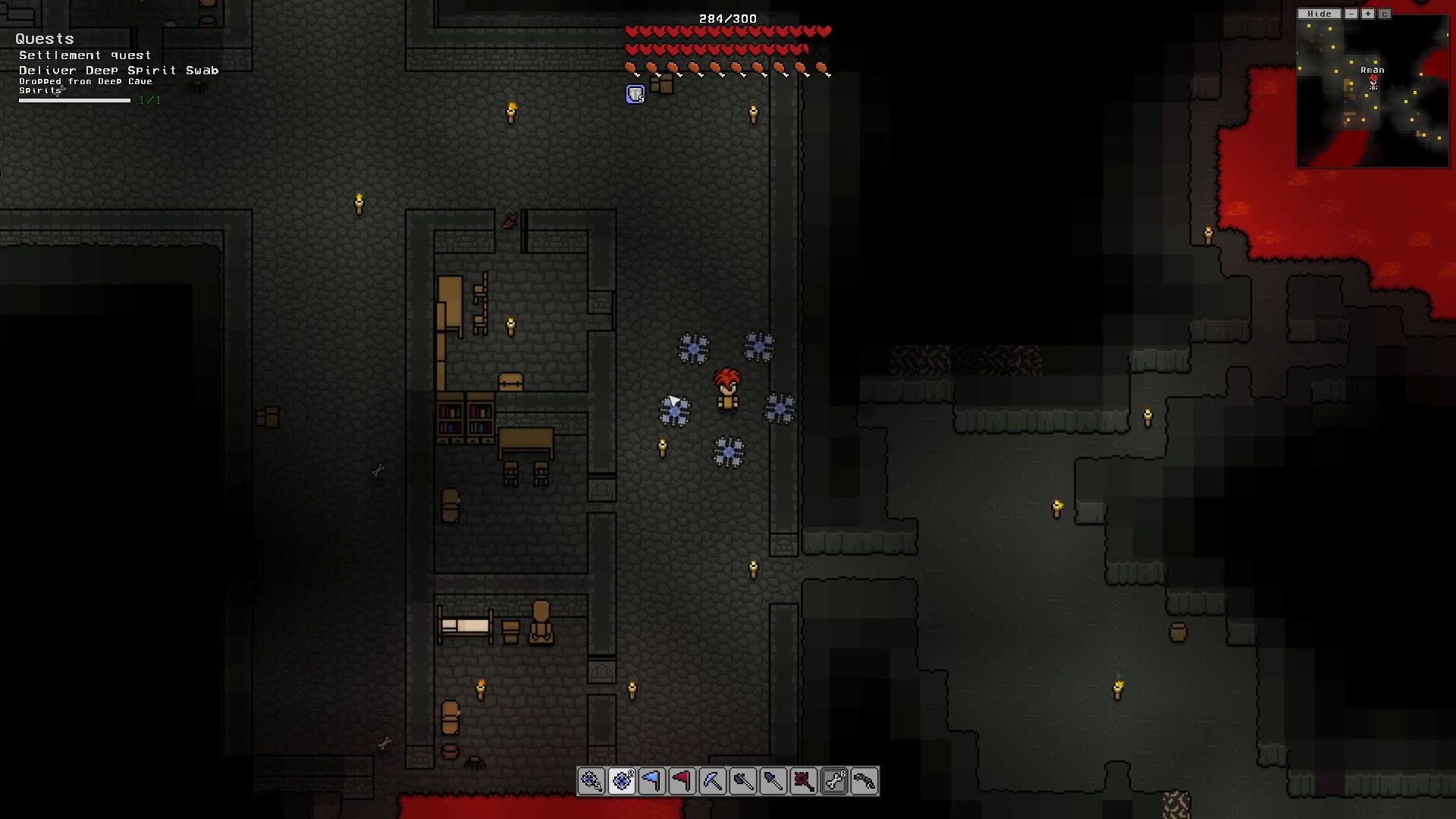Select the shovel tool in the hotbar
1456x819 pixels.
coord(744,782)
